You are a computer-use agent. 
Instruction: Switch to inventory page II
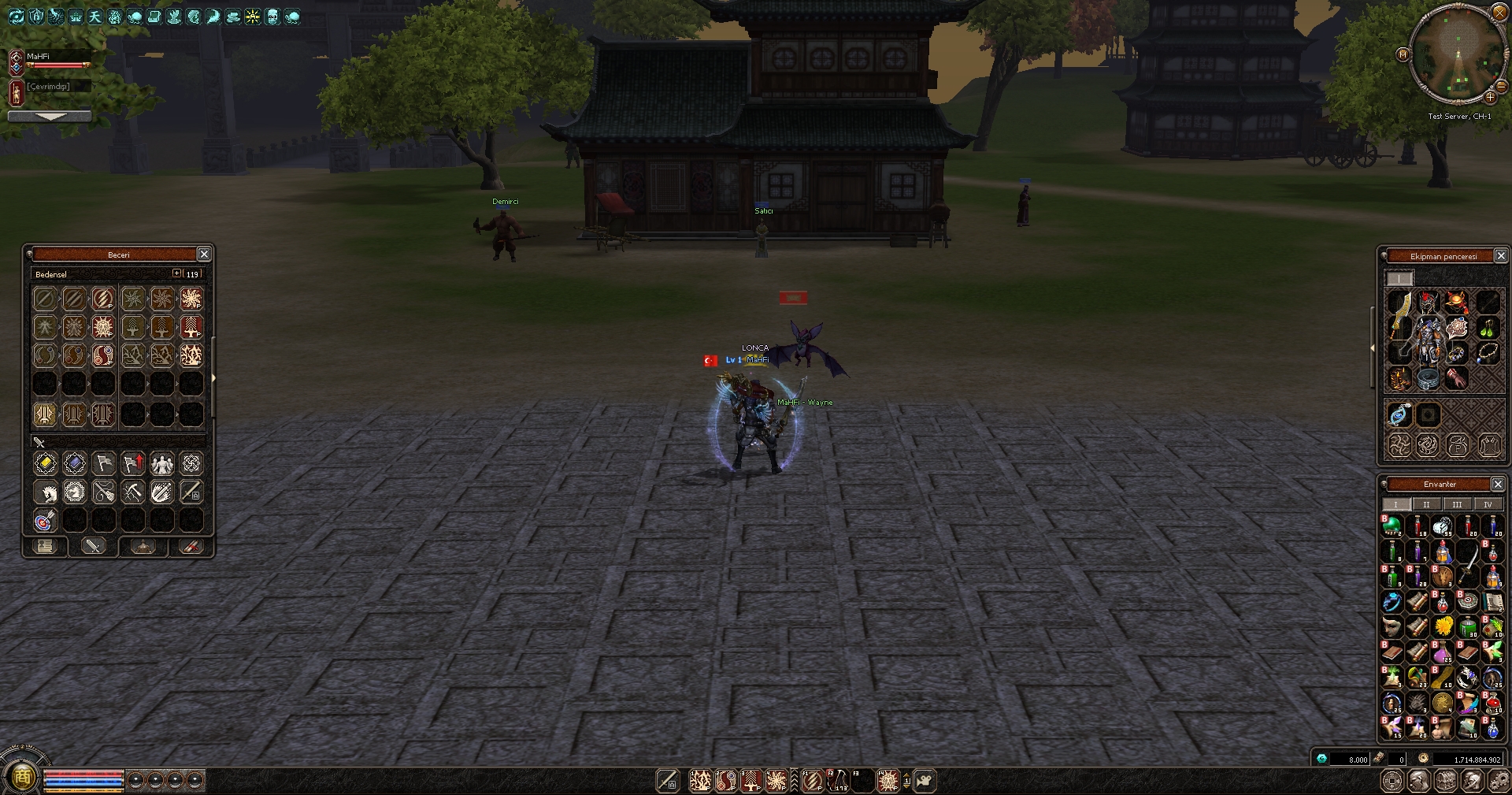pyautogui.click(x=1426, y=504)
